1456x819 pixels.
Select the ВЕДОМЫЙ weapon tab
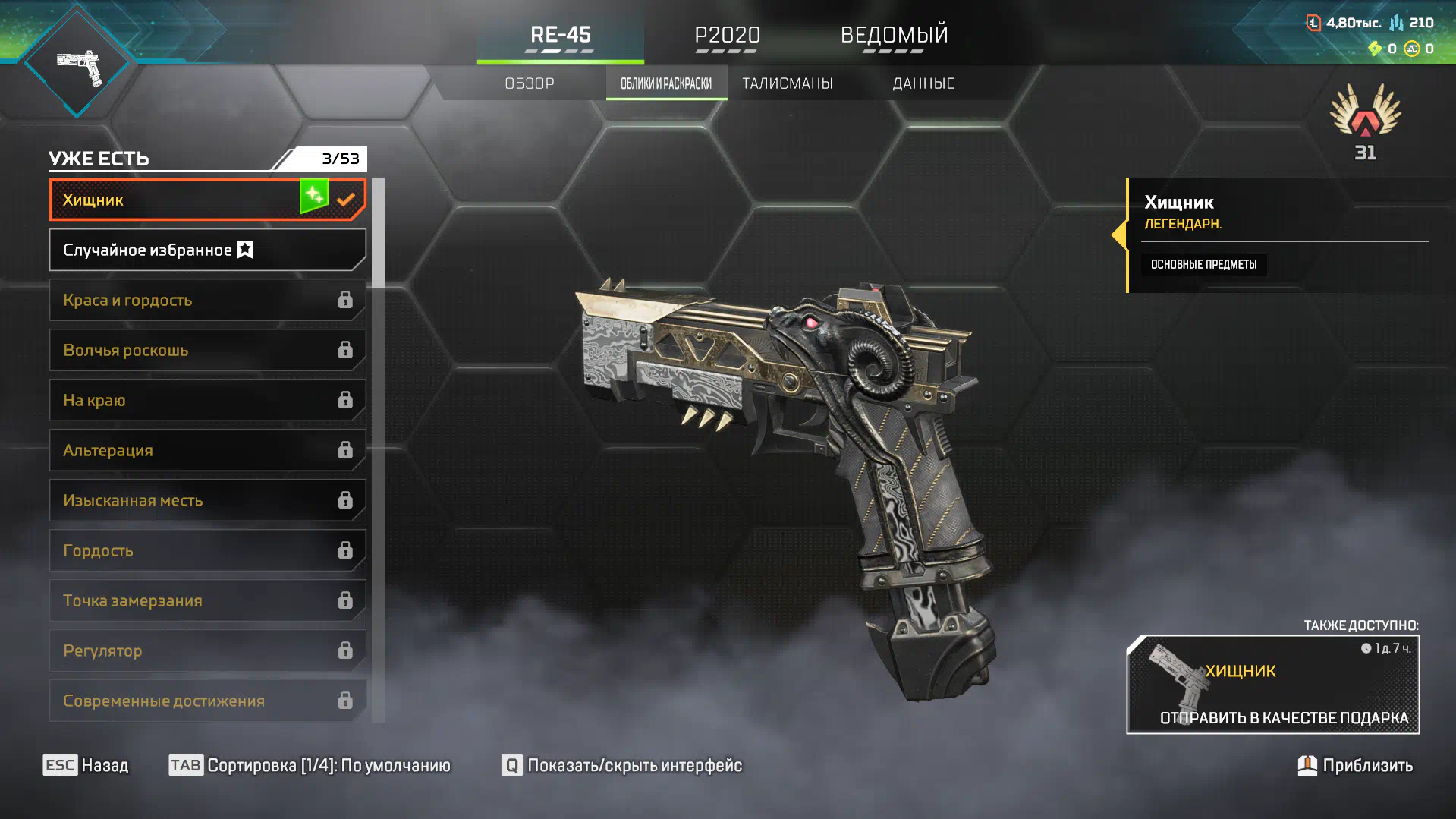tap(894, 35)
